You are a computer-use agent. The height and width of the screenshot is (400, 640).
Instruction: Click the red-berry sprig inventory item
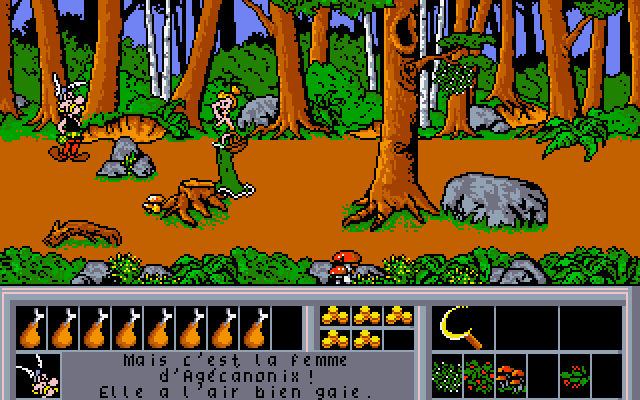point(575,375)
